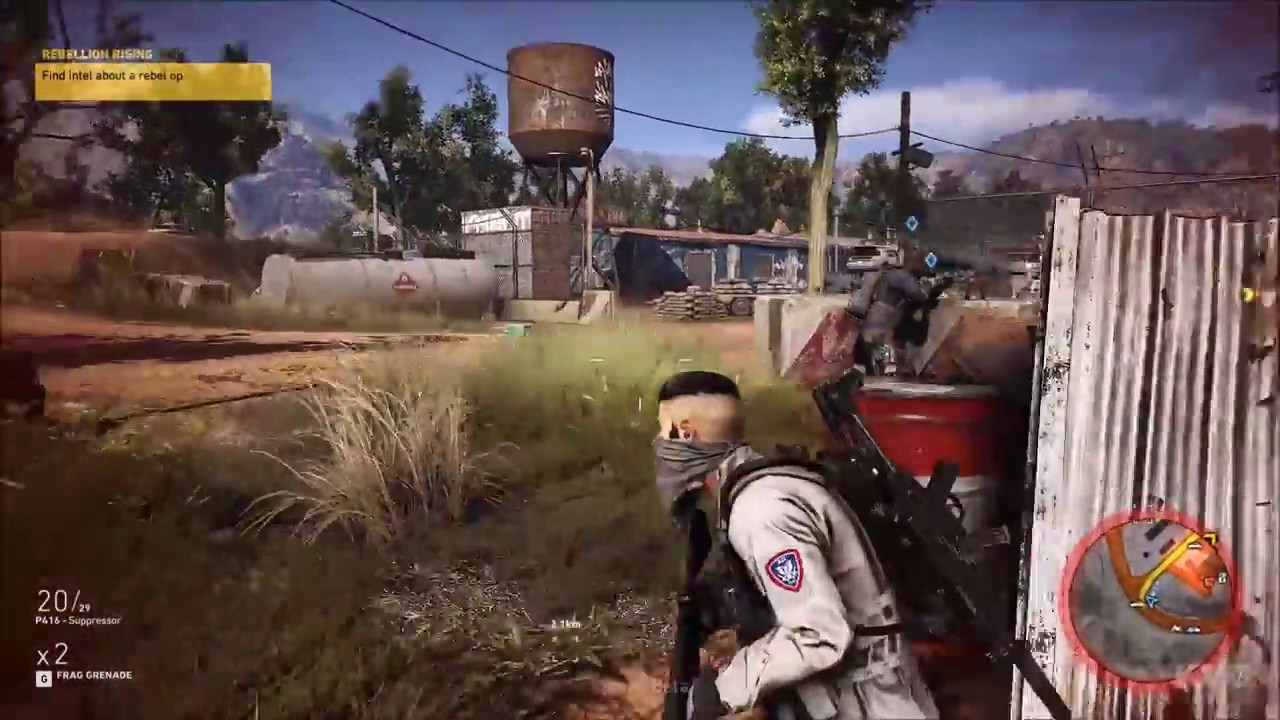
Task: Click the grenade count x2 indicator
Action: 52,655
